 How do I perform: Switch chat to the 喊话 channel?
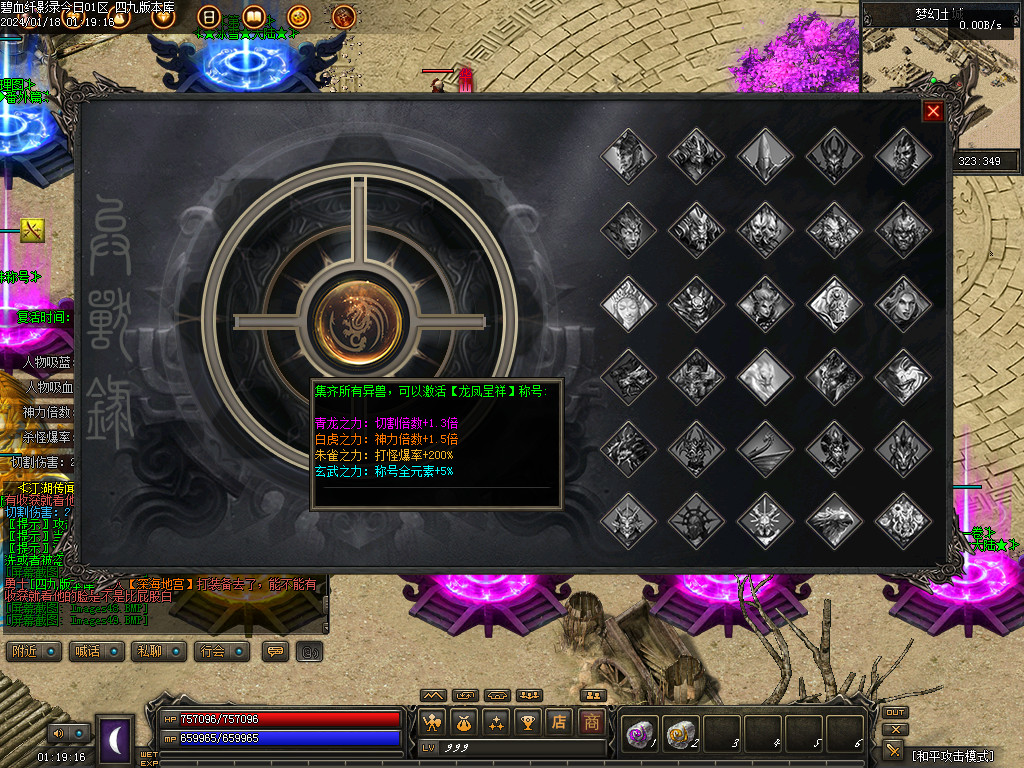98,651
